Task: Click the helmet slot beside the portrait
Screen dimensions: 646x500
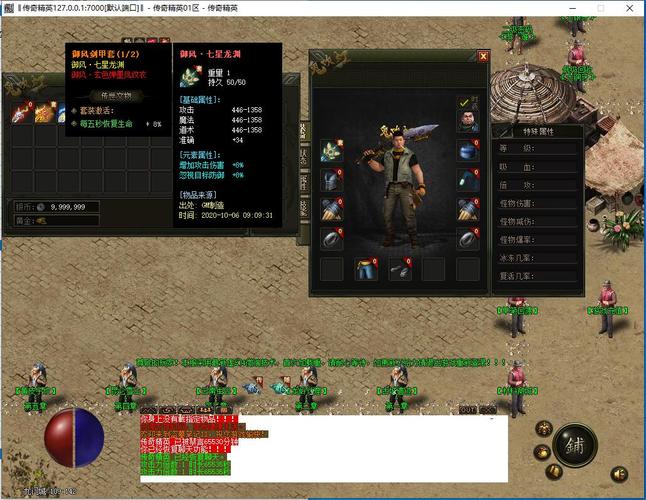Action: coord(468,151)
